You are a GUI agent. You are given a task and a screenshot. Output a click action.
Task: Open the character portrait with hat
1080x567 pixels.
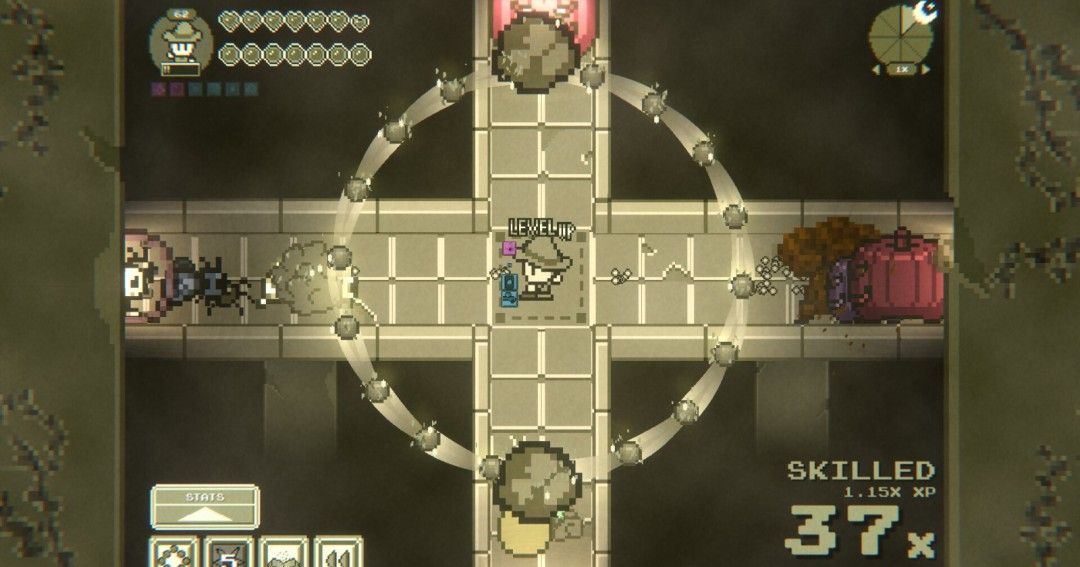pos(180,42)
